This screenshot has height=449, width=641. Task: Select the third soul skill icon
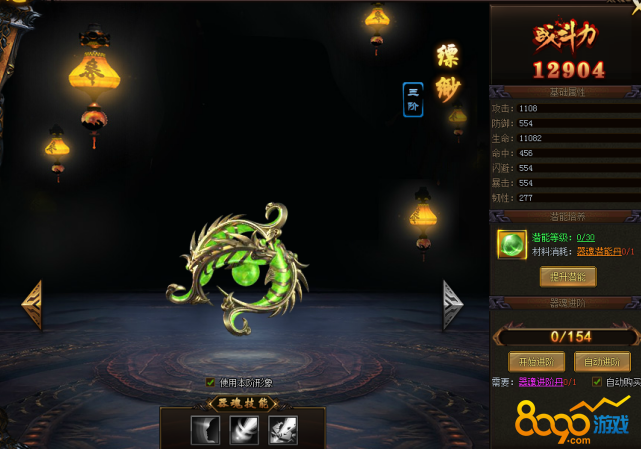(x=282, y=430)
